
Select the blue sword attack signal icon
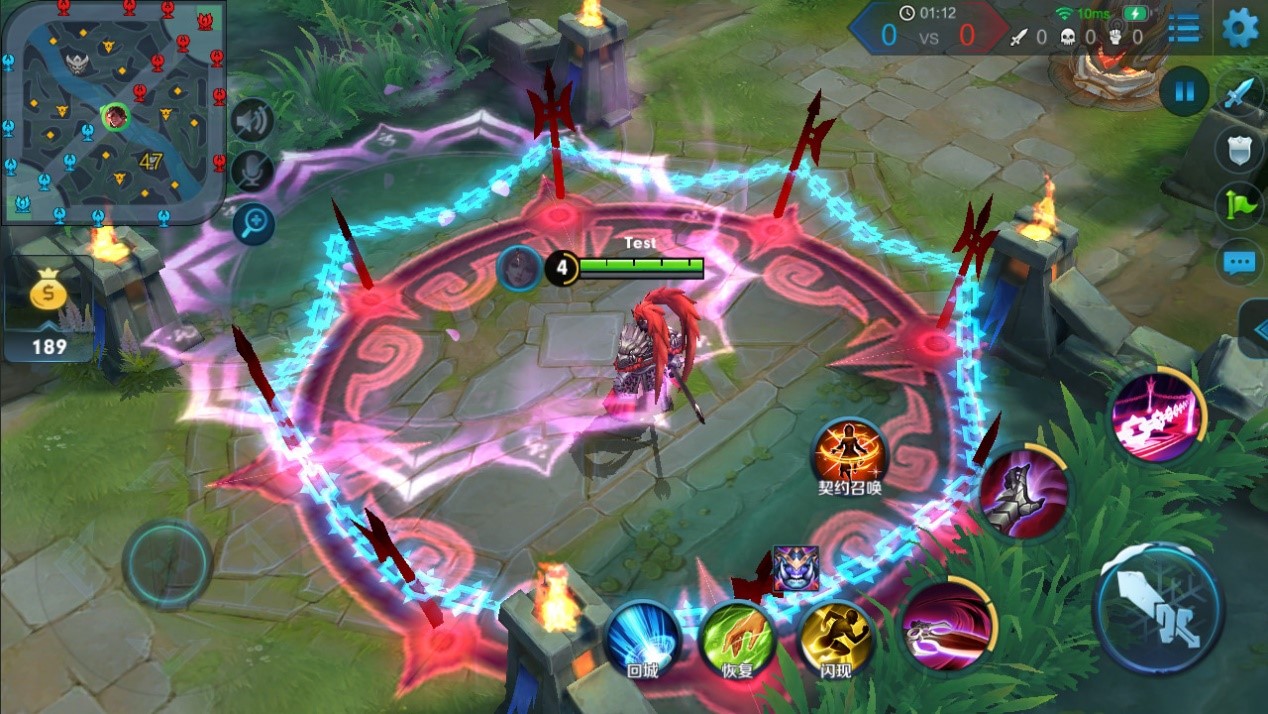point(1238,95)
